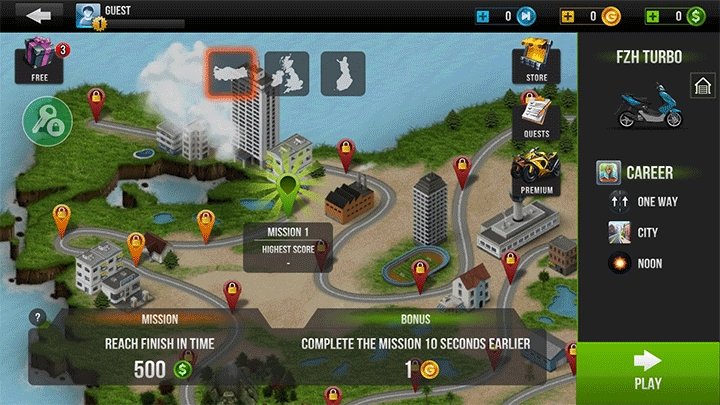Add more blue skip tokens
The width and height of the screenshot is (720, 405).
(x=482, y=16)
